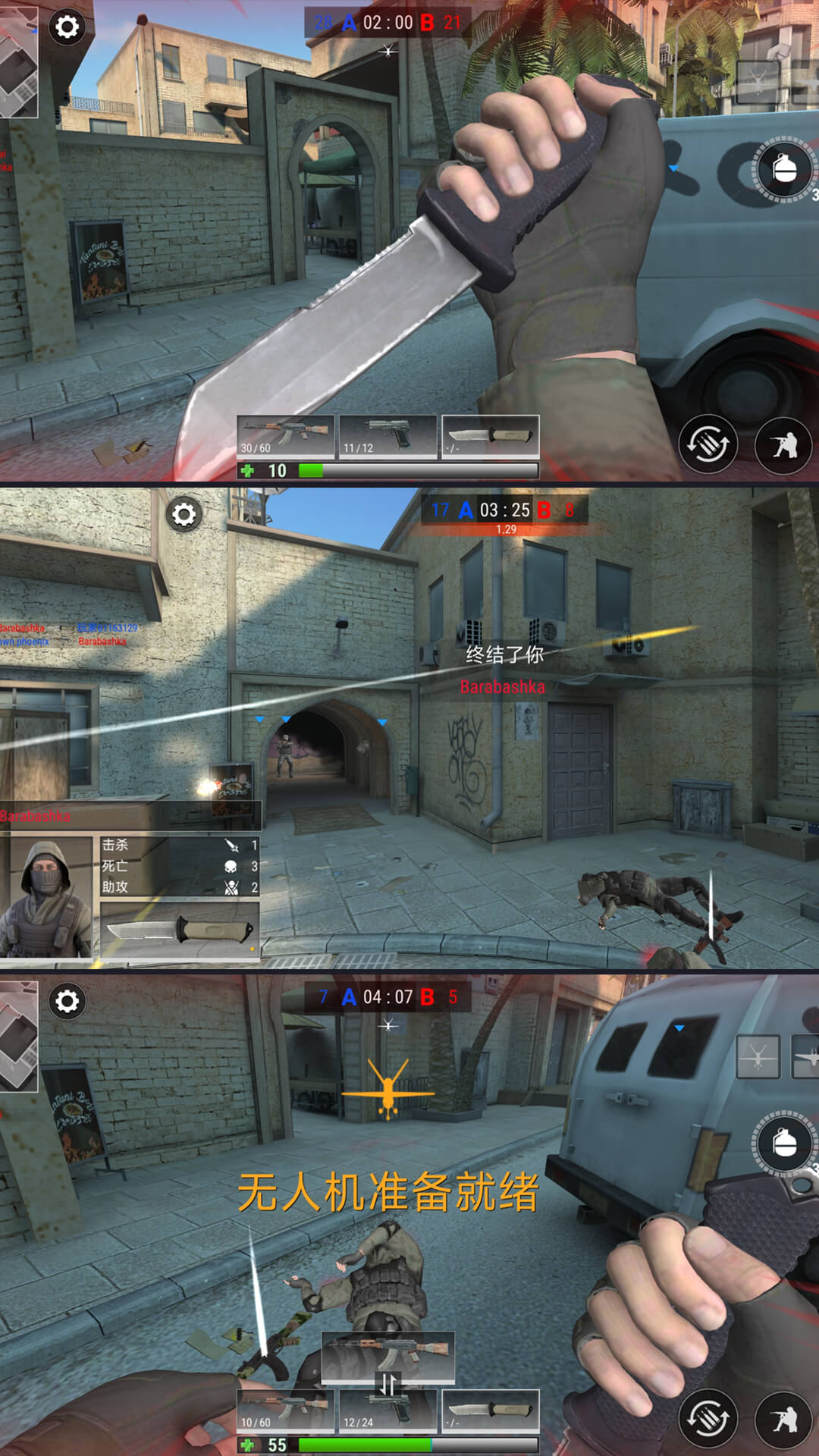The height and width of the screenshot is (1456, 819).
Task: Open the minimap in the 04:07 match view
Action: point(17,1037)
